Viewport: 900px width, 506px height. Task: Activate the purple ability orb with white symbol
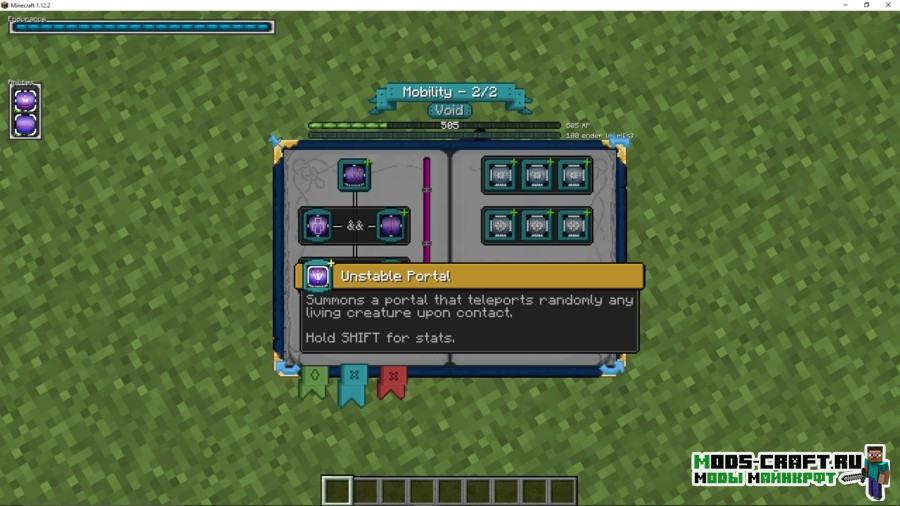25,99
